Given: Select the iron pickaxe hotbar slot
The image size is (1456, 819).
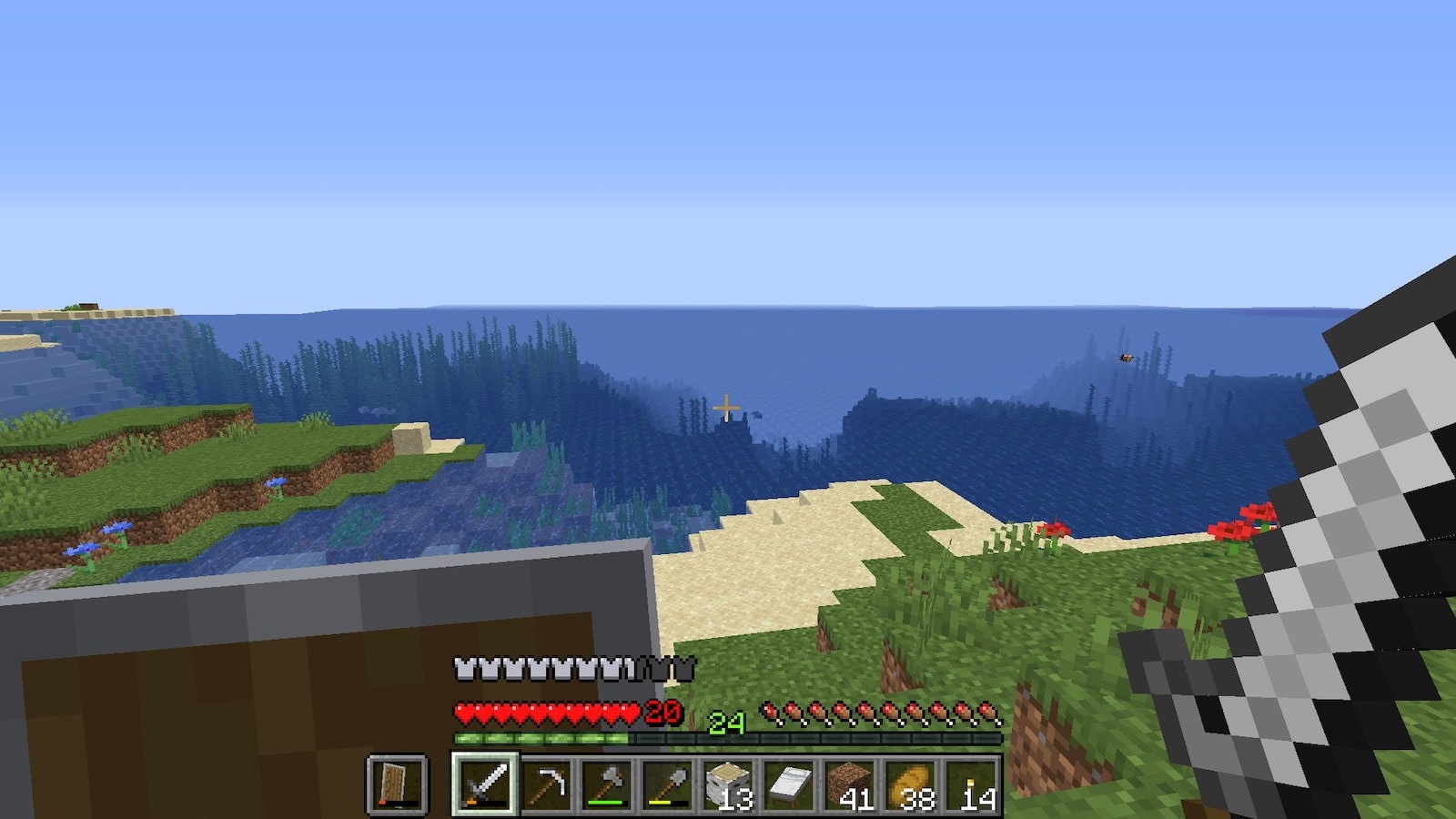Looking at the screenshot, I should [546, 784].
